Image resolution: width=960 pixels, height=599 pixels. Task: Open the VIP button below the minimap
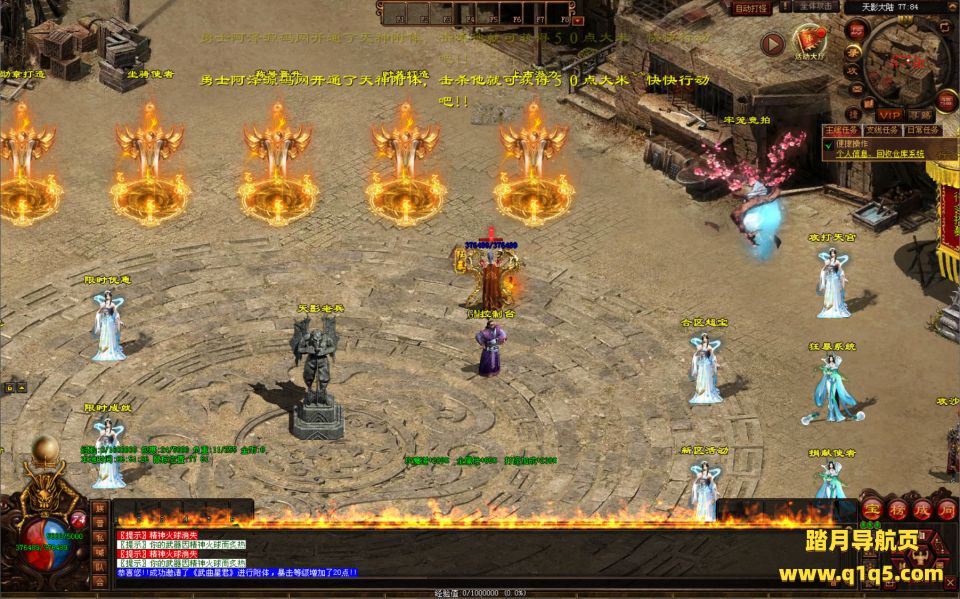(x=889, y=115)
